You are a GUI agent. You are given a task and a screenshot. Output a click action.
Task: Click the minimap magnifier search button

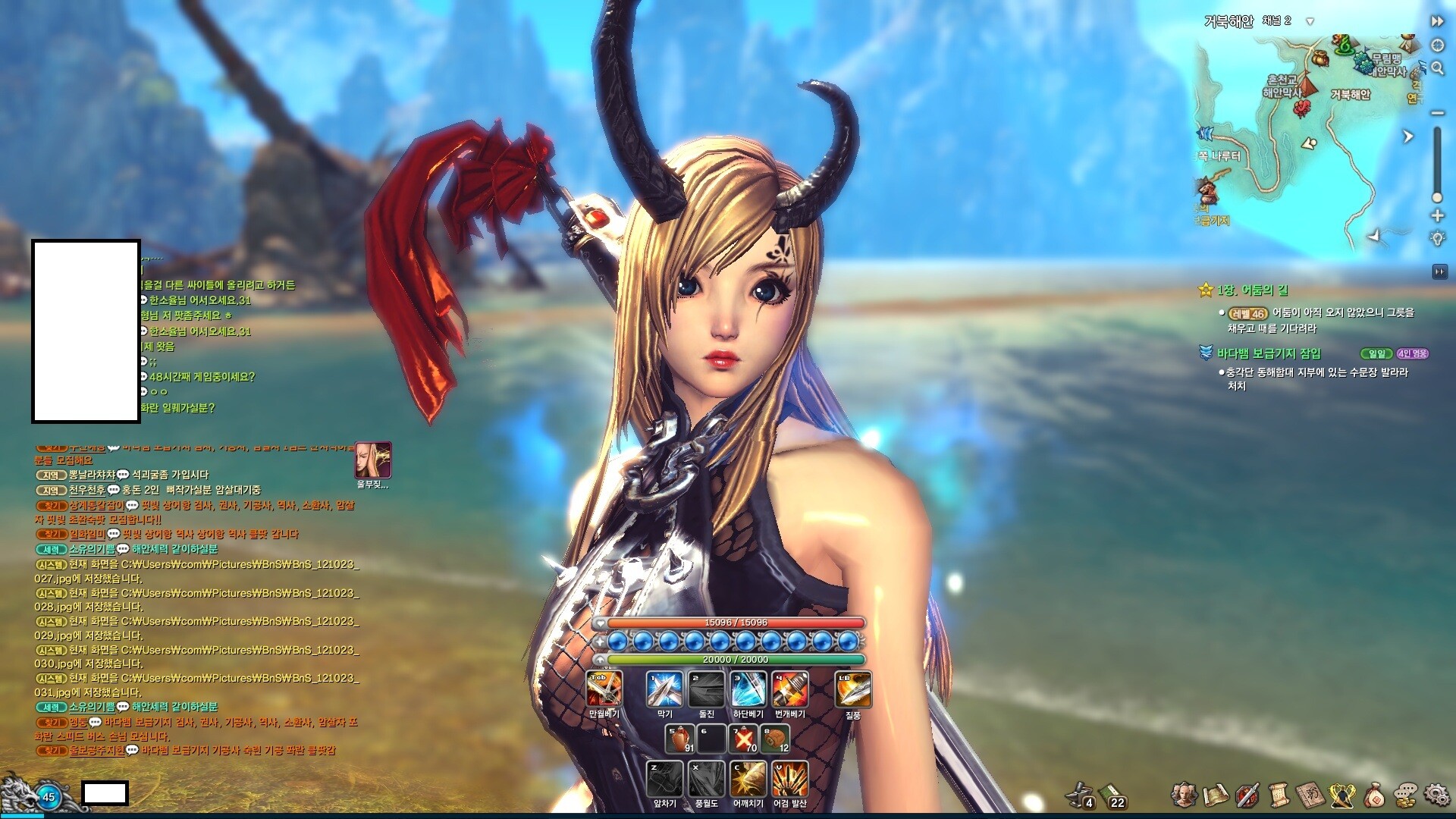[x=1437, y=68]
